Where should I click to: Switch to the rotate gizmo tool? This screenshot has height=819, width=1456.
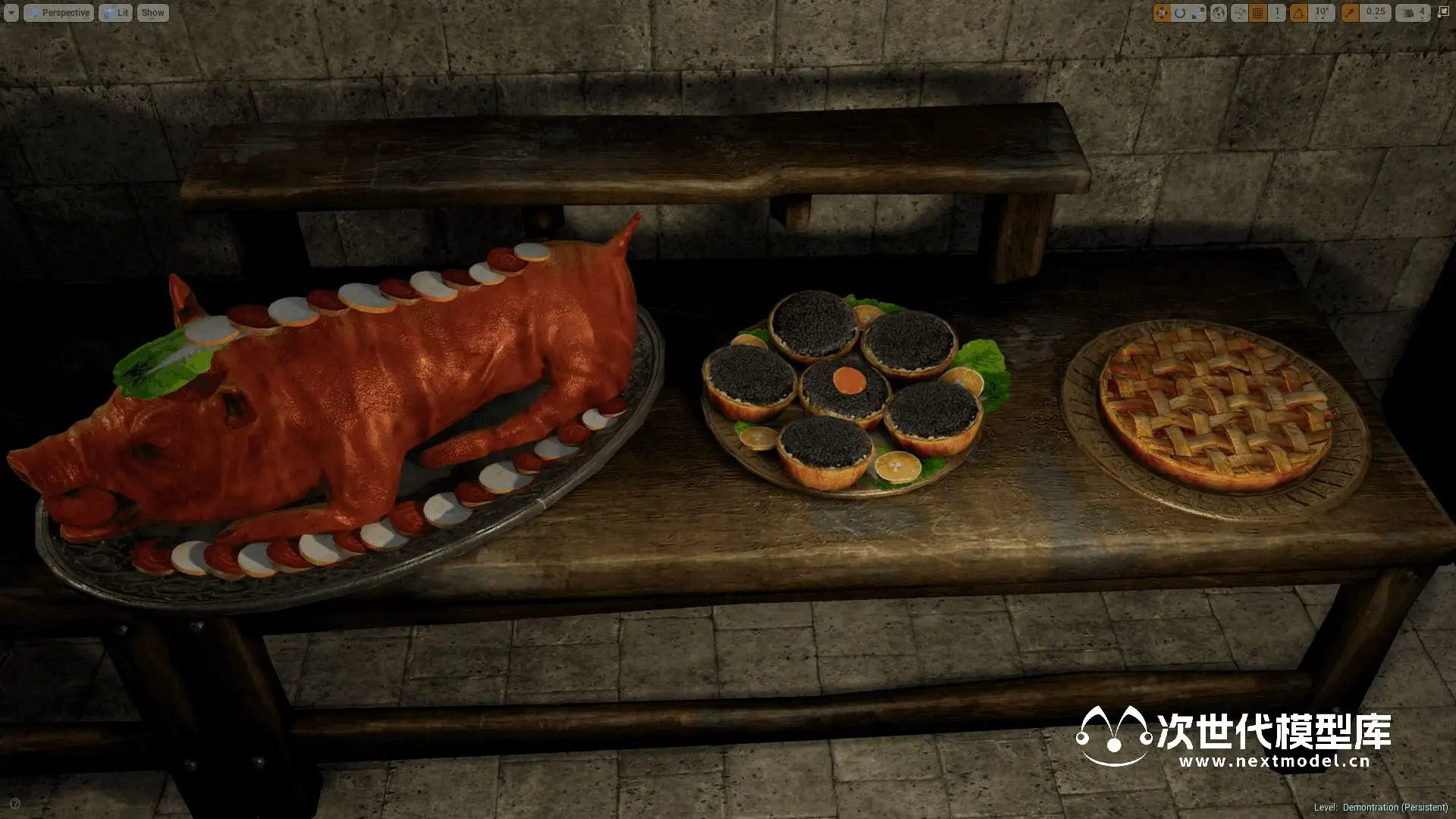1179,13
